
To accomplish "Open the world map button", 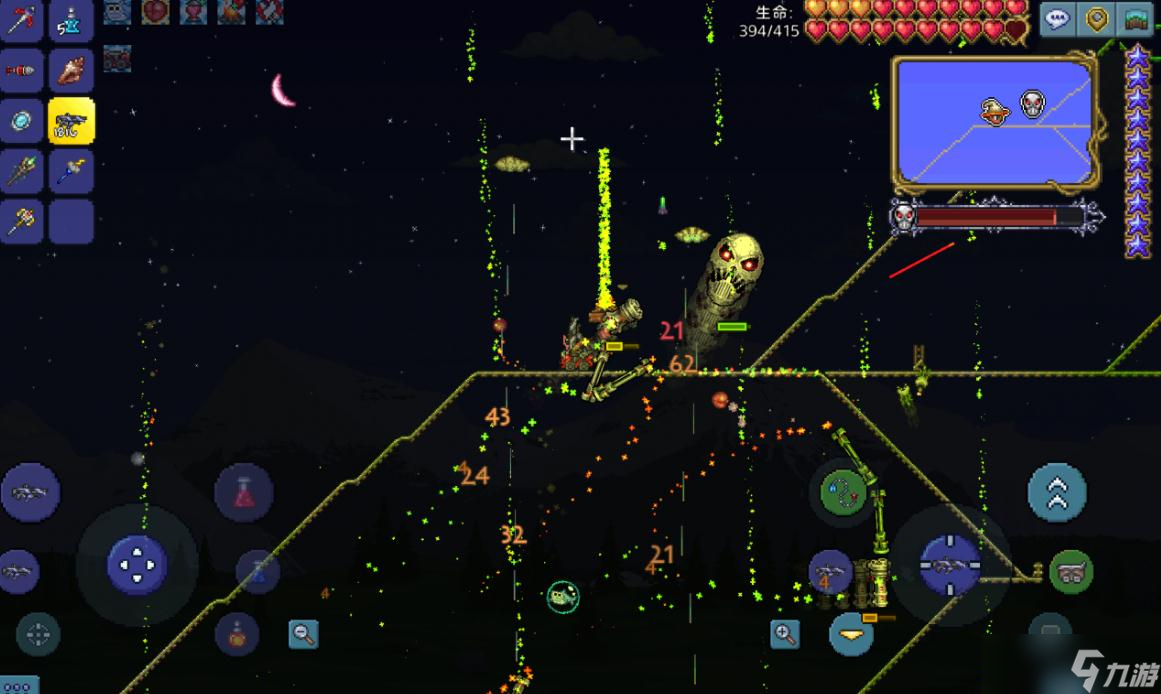I will [1135, 19].
